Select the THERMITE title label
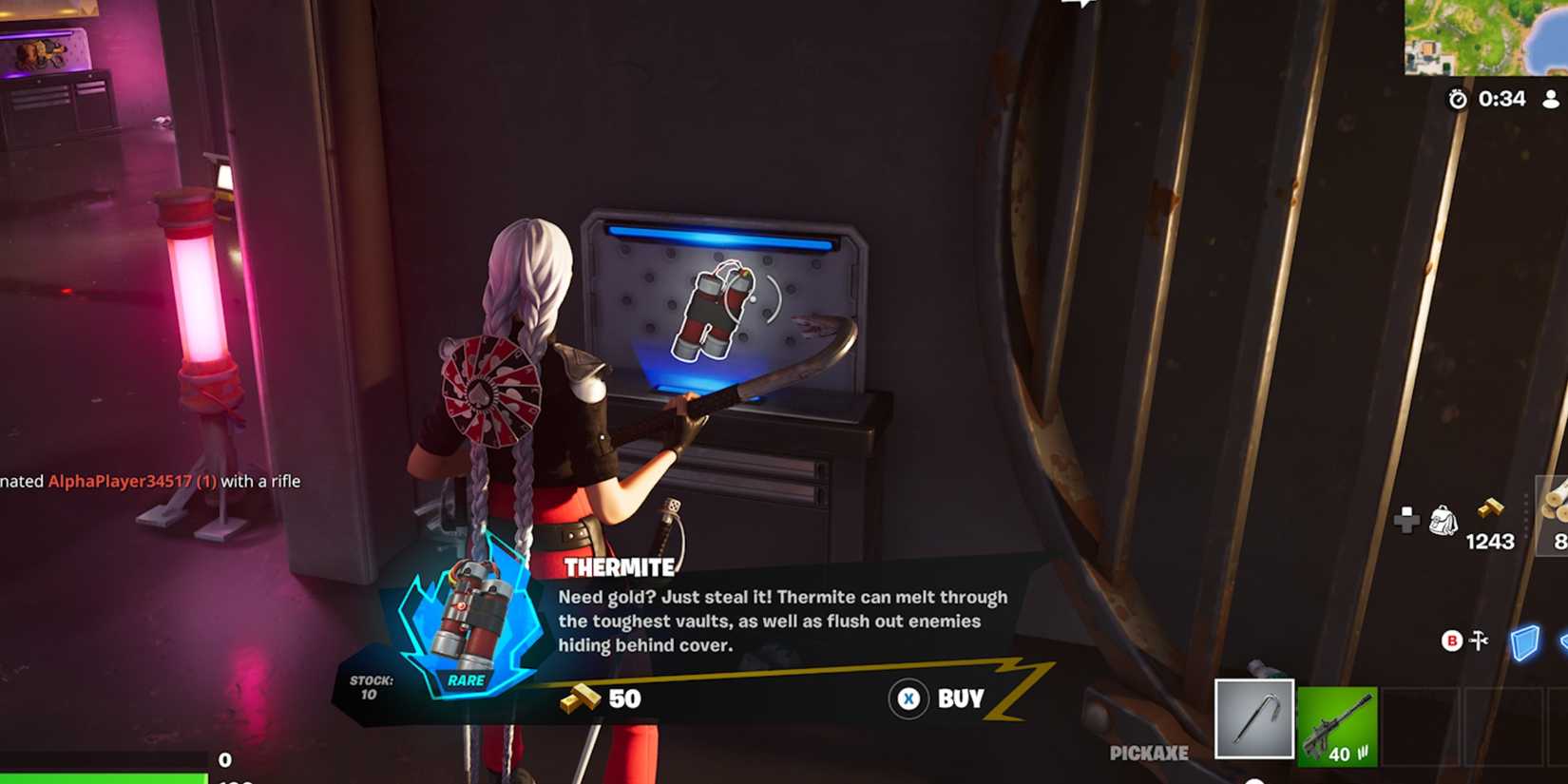This screenshot has width=1568, height=784. coord(617,568)
